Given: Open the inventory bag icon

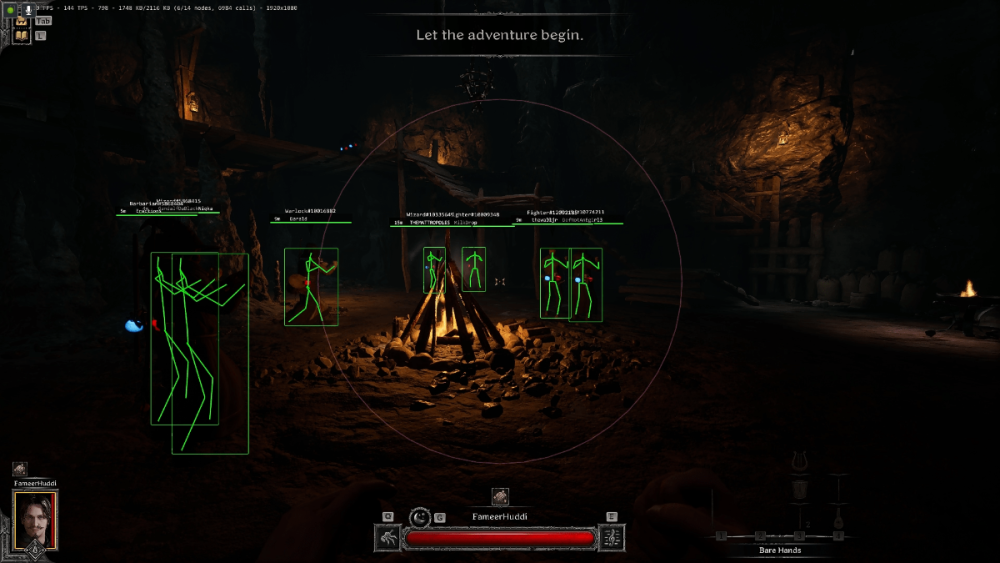Looking at the screenshot, I should coord(21,20).
